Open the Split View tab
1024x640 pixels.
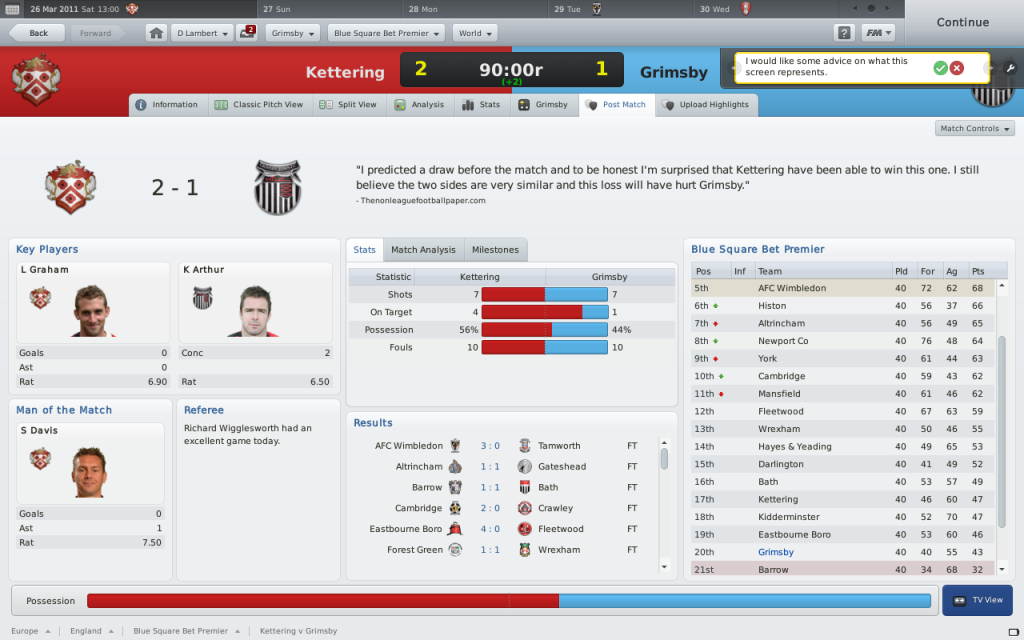(348, 105)
